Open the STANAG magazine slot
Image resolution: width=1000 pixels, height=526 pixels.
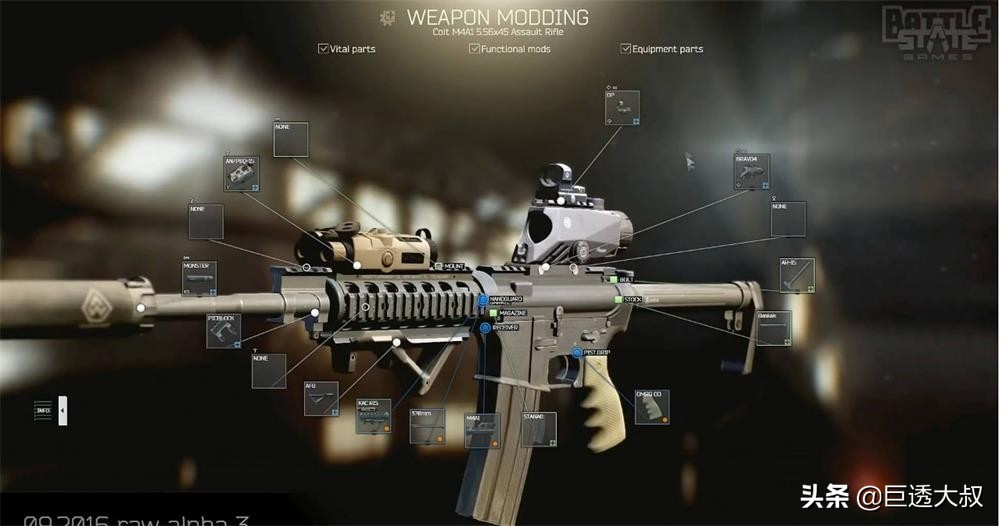pos(539,429)
